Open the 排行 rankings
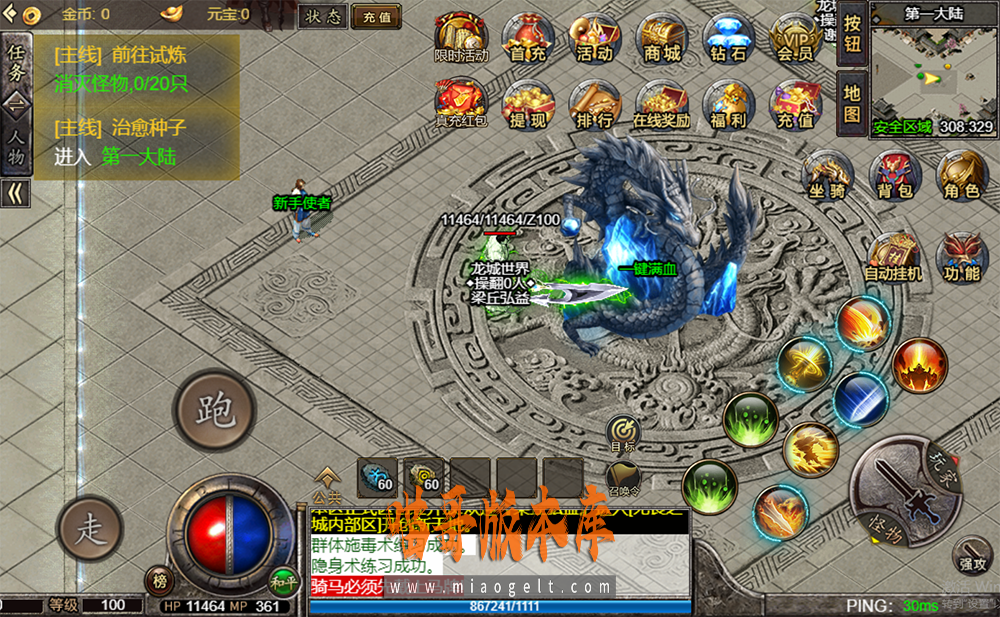The image size is (1000, 617). (x=595, y=106)
